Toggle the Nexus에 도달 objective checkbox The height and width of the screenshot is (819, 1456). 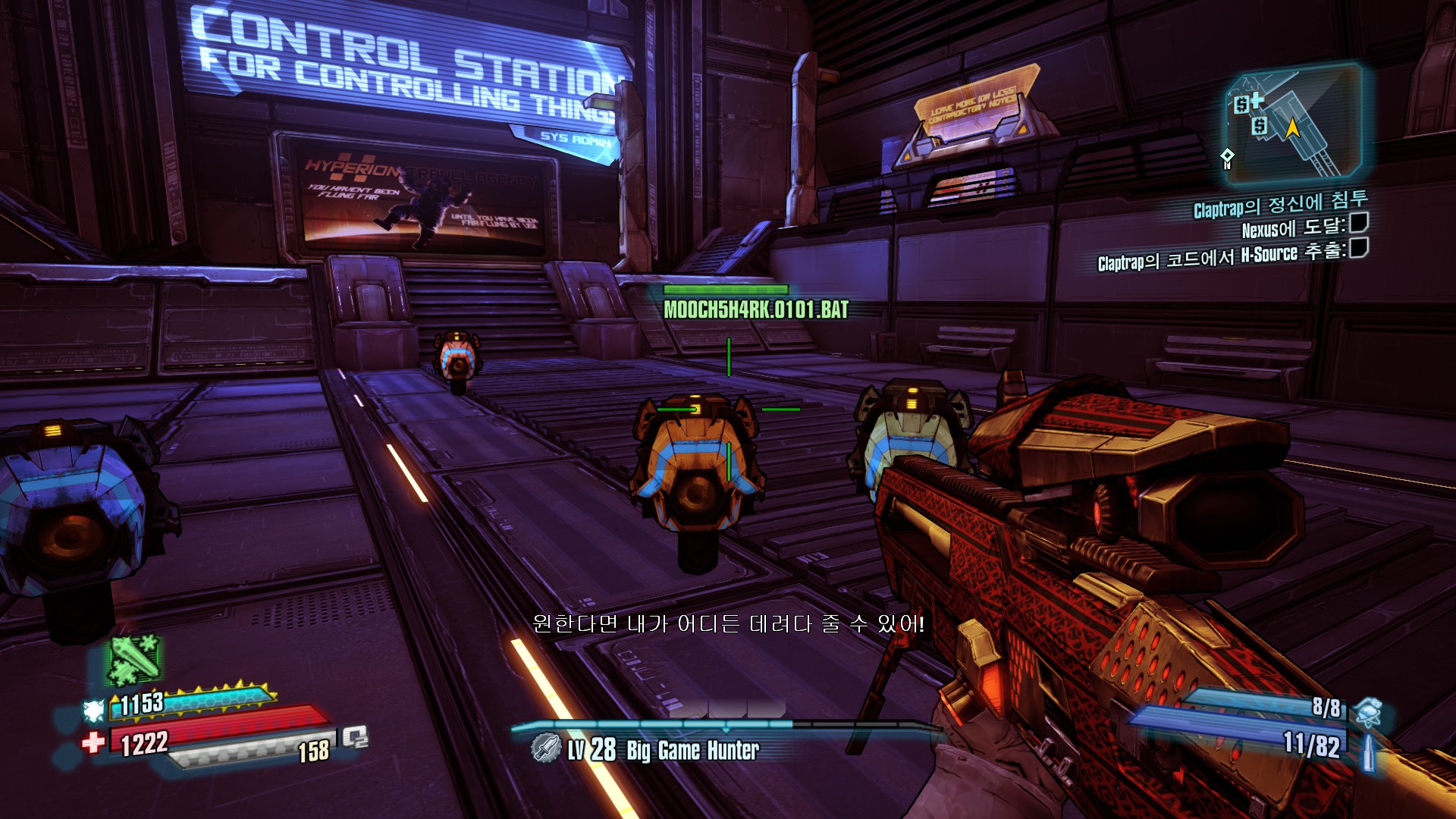coord(1359,223)
